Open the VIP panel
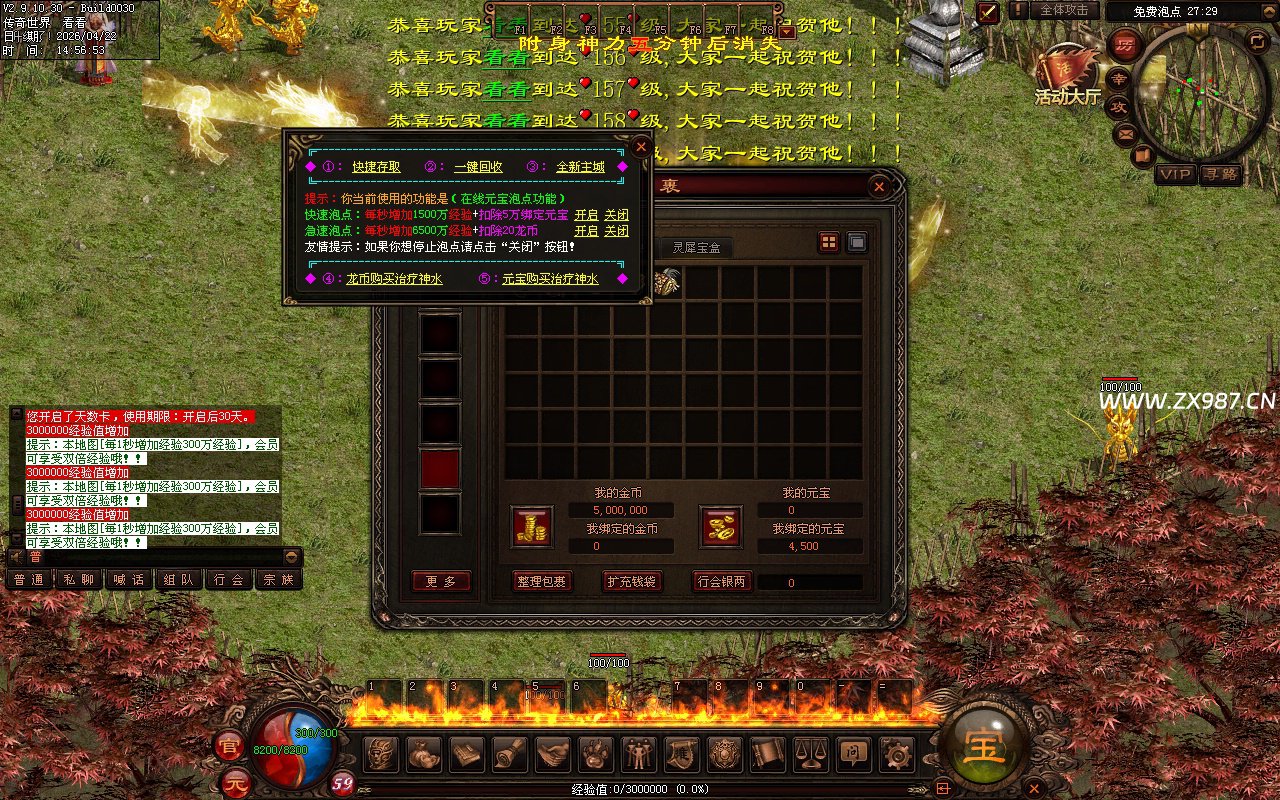Image resolution: width=1280 pixels, height=800 pixels. tap(1175, 175)
